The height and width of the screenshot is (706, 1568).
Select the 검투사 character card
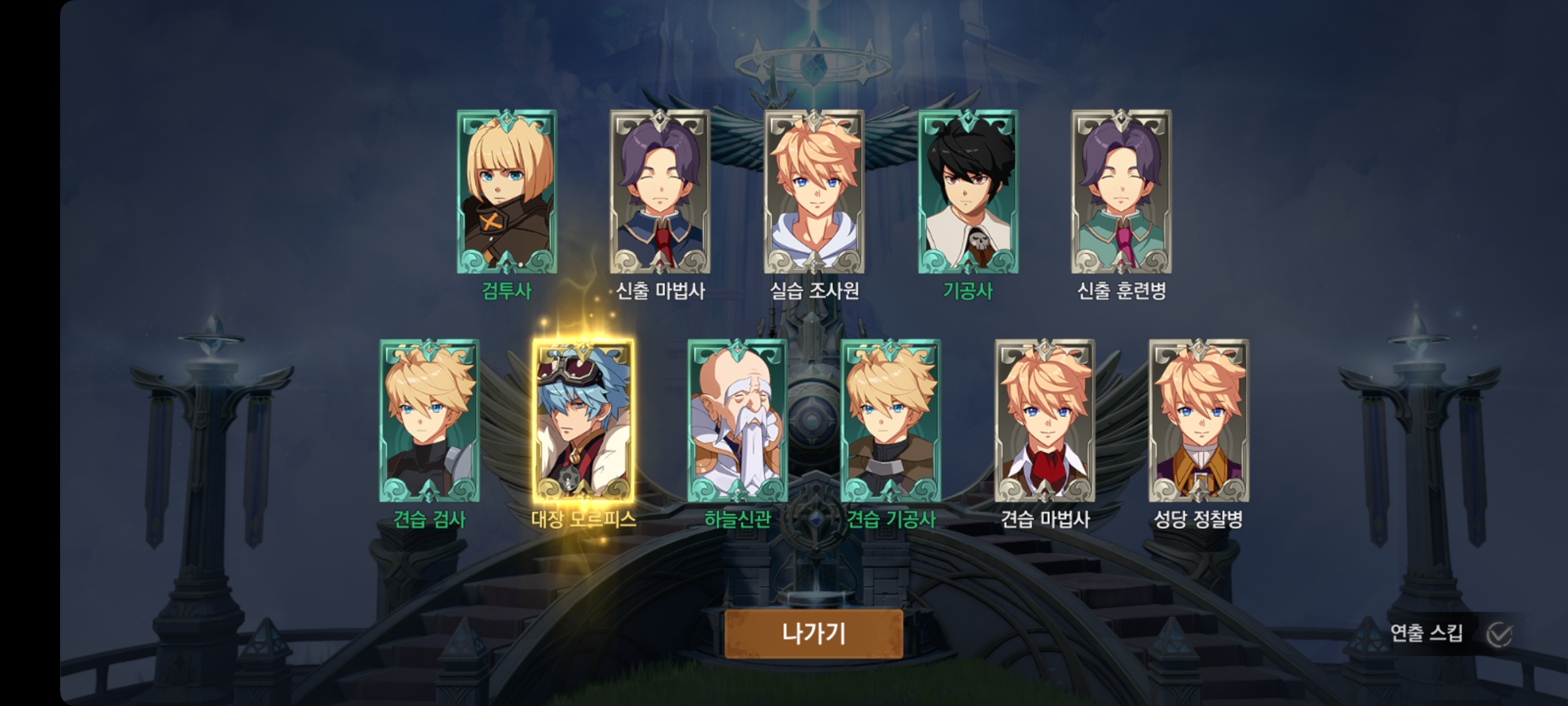pyautogui.click(x=507, y=192)
